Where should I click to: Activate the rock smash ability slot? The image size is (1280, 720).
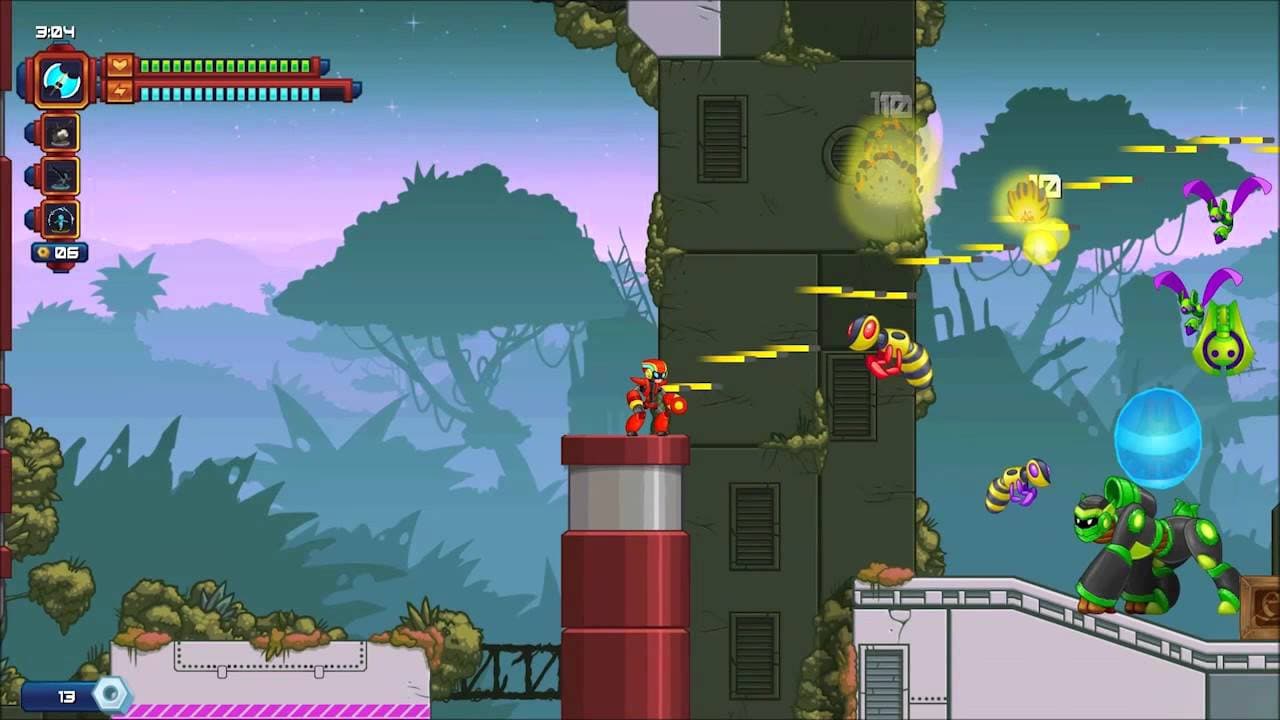61,133
